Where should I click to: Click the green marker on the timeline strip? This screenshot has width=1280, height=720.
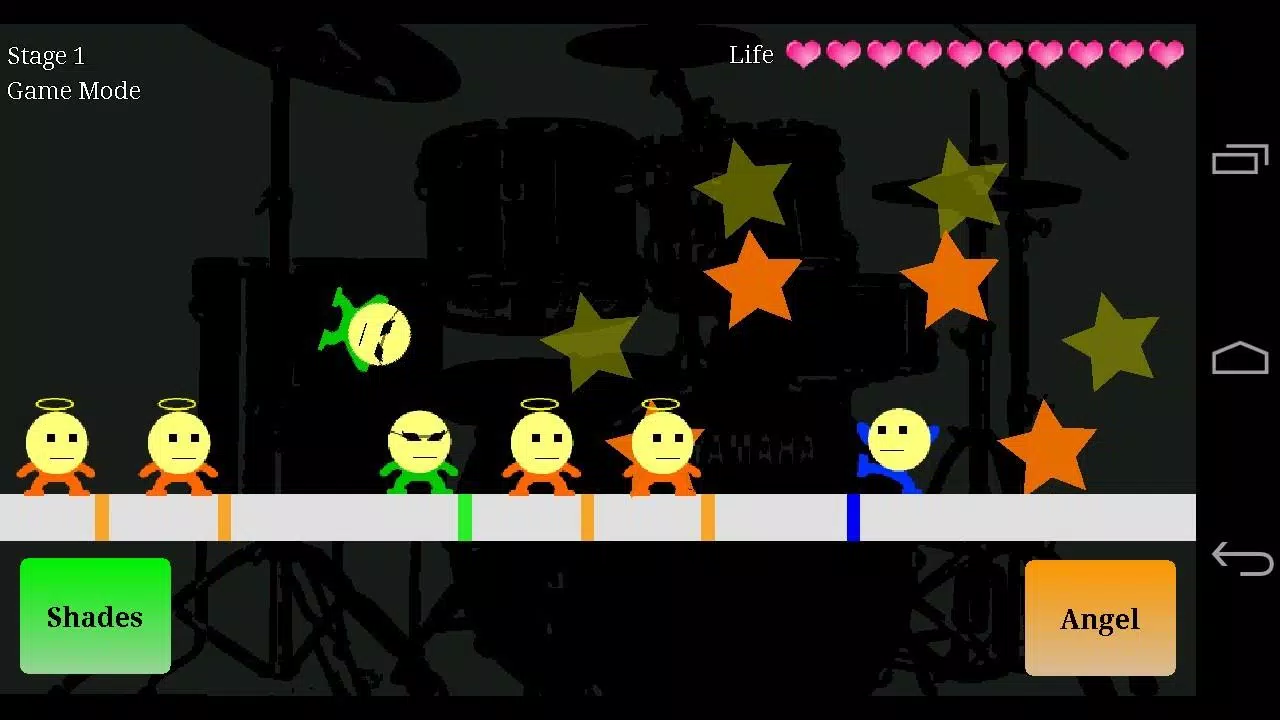point(464,516)
